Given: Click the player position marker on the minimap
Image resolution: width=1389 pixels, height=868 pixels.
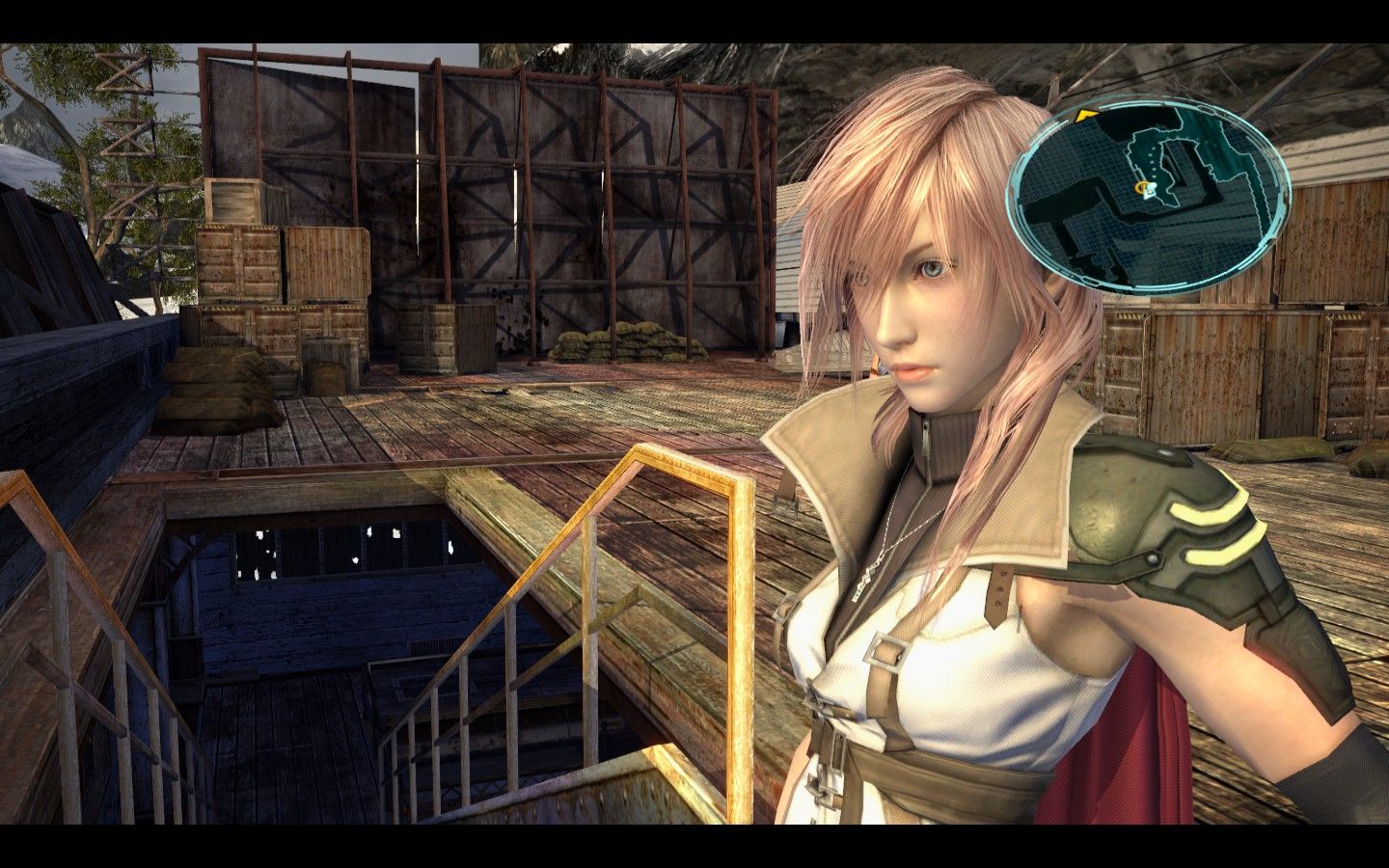Looking at the screenshot, I should pyautogui.click(x=1146, y=188).
